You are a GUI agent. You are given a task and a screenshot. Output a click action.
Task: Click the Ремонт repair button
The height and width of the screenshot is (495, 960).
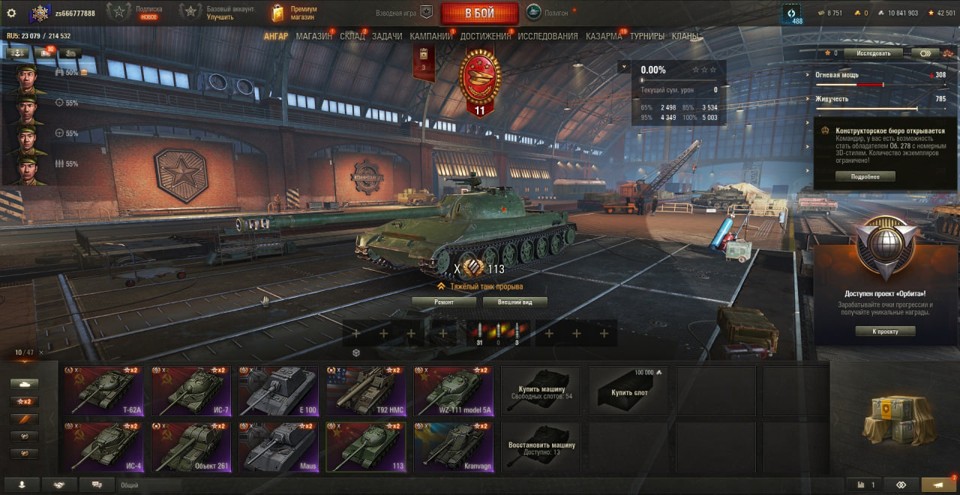443,301
